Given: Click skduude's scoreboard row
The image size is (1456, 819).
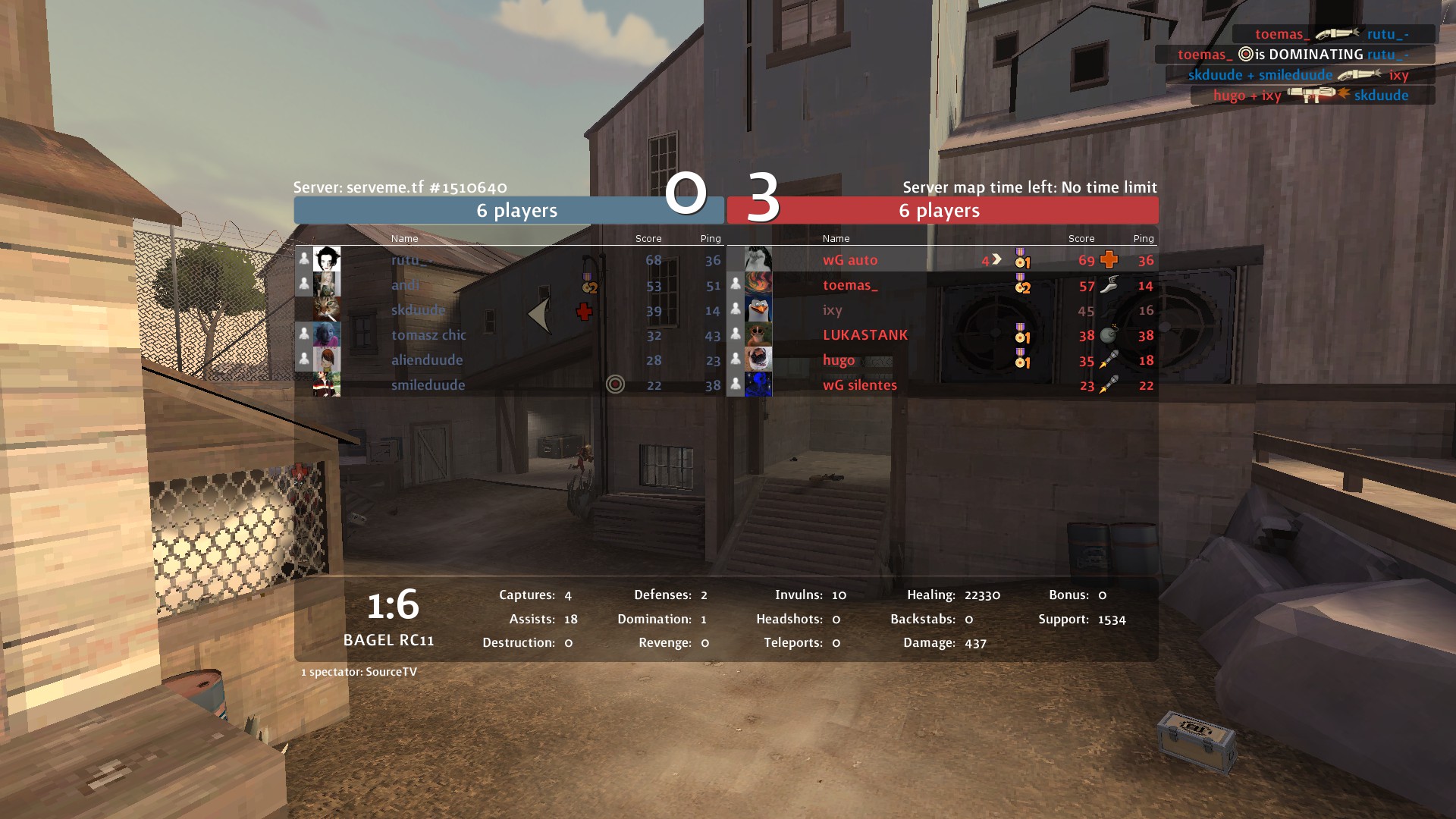Looking at the screenshot, I should coord(509,310).
